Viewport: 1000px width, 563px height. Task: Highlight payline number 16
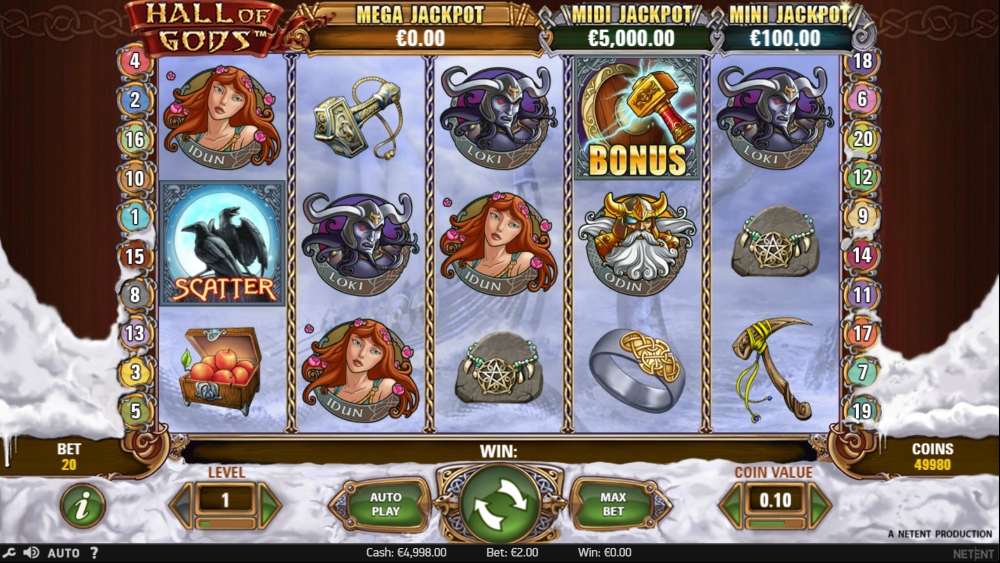(x=135, y=139)
